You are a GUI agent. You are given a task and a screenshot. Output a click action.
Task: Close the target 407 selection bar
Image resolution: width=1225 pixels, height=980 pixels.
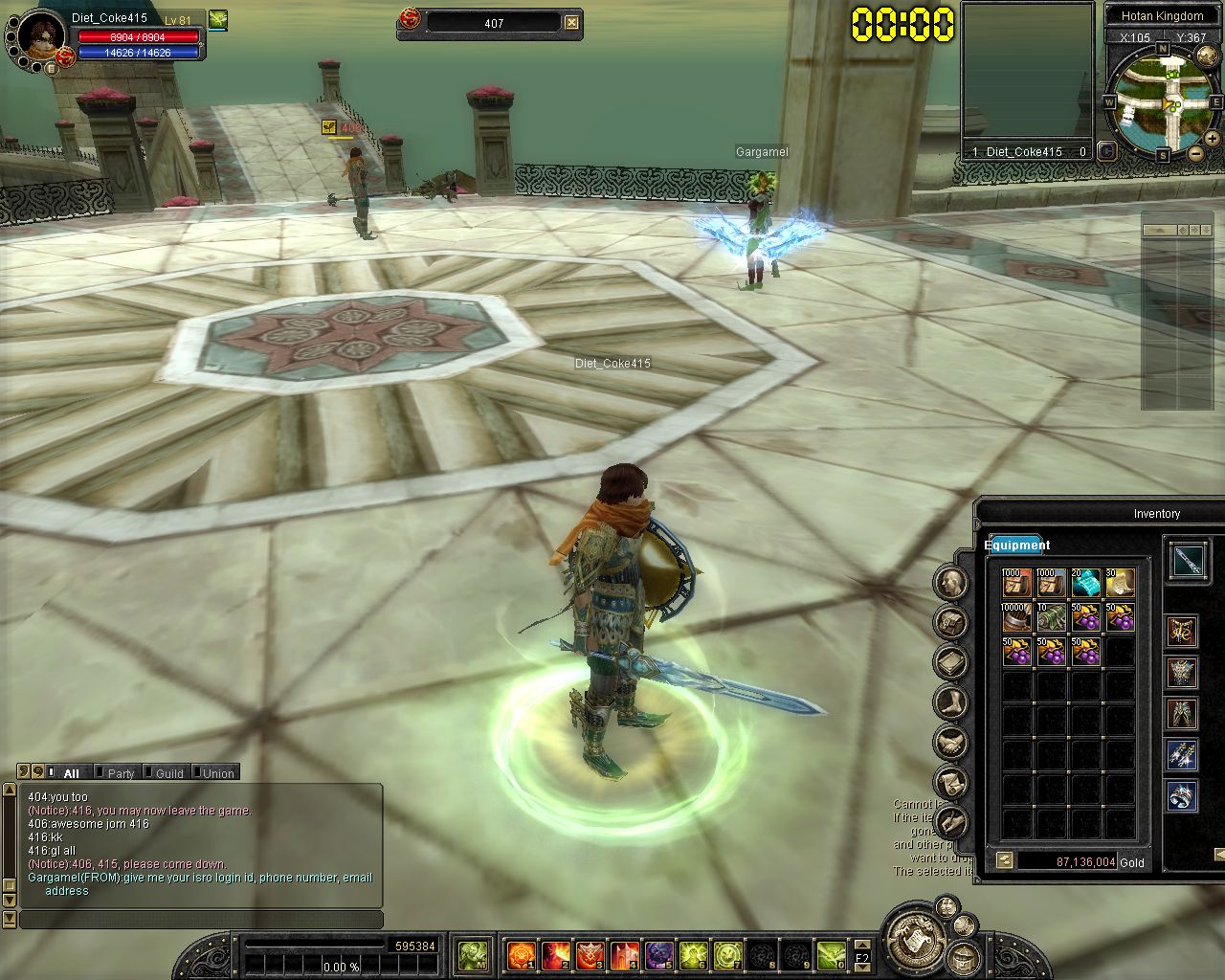click(x=571, y=23)
